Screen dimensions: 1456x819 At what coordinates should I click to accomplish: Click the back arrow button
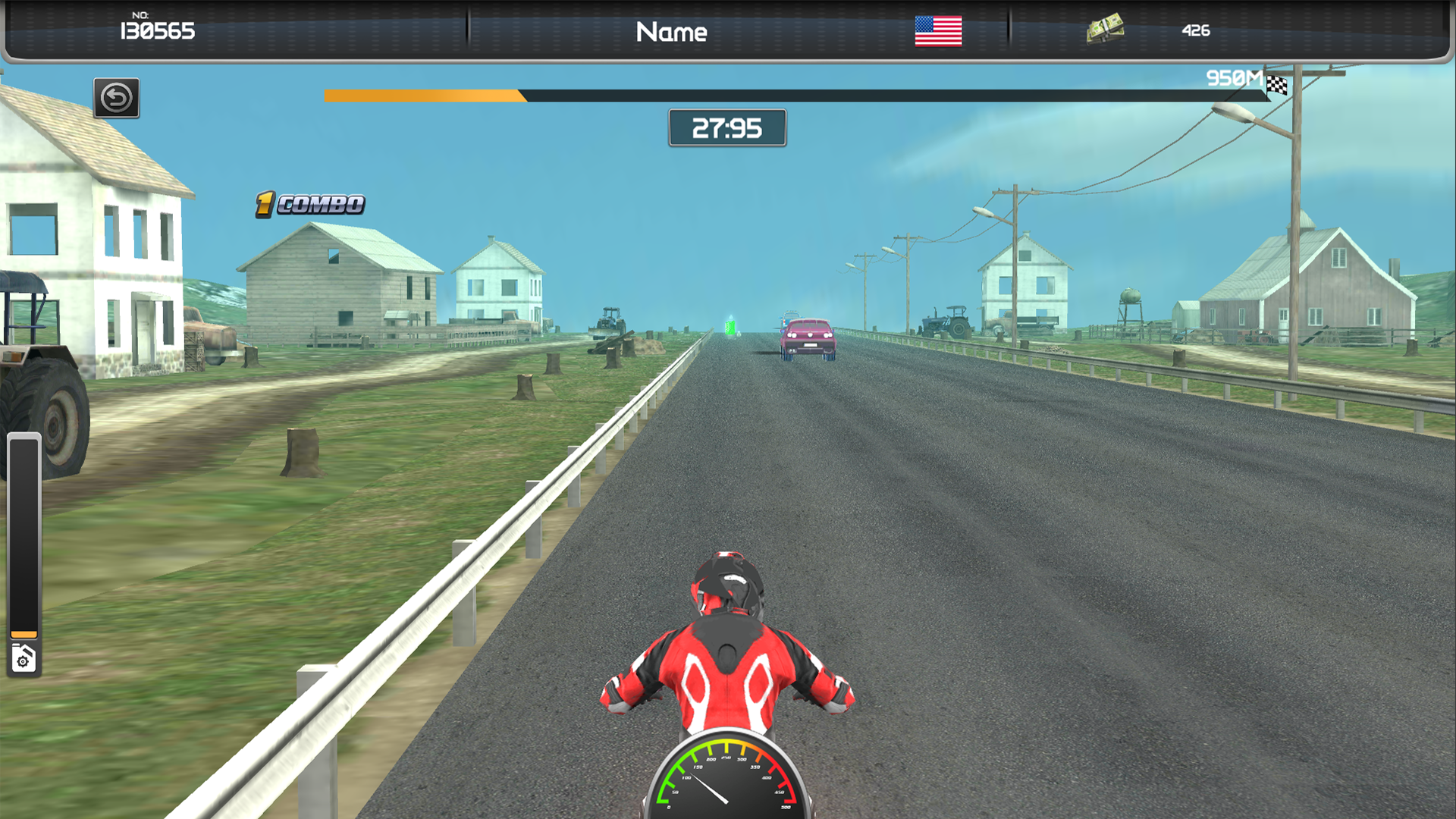click(x=116, y=99)
